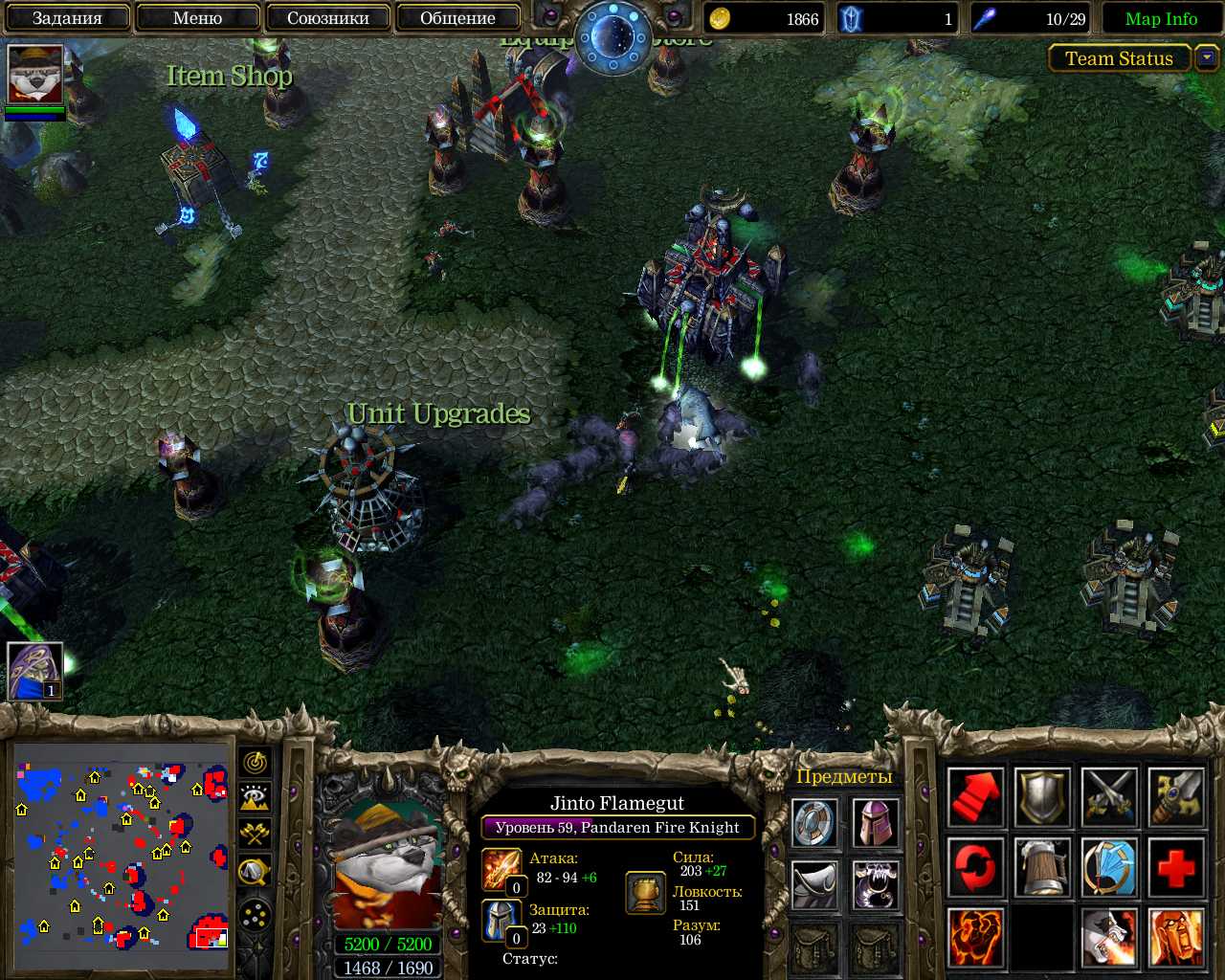Select the Pandaren hero portrait icon
The image size is (1225, 980).
(x=35, y=74)
